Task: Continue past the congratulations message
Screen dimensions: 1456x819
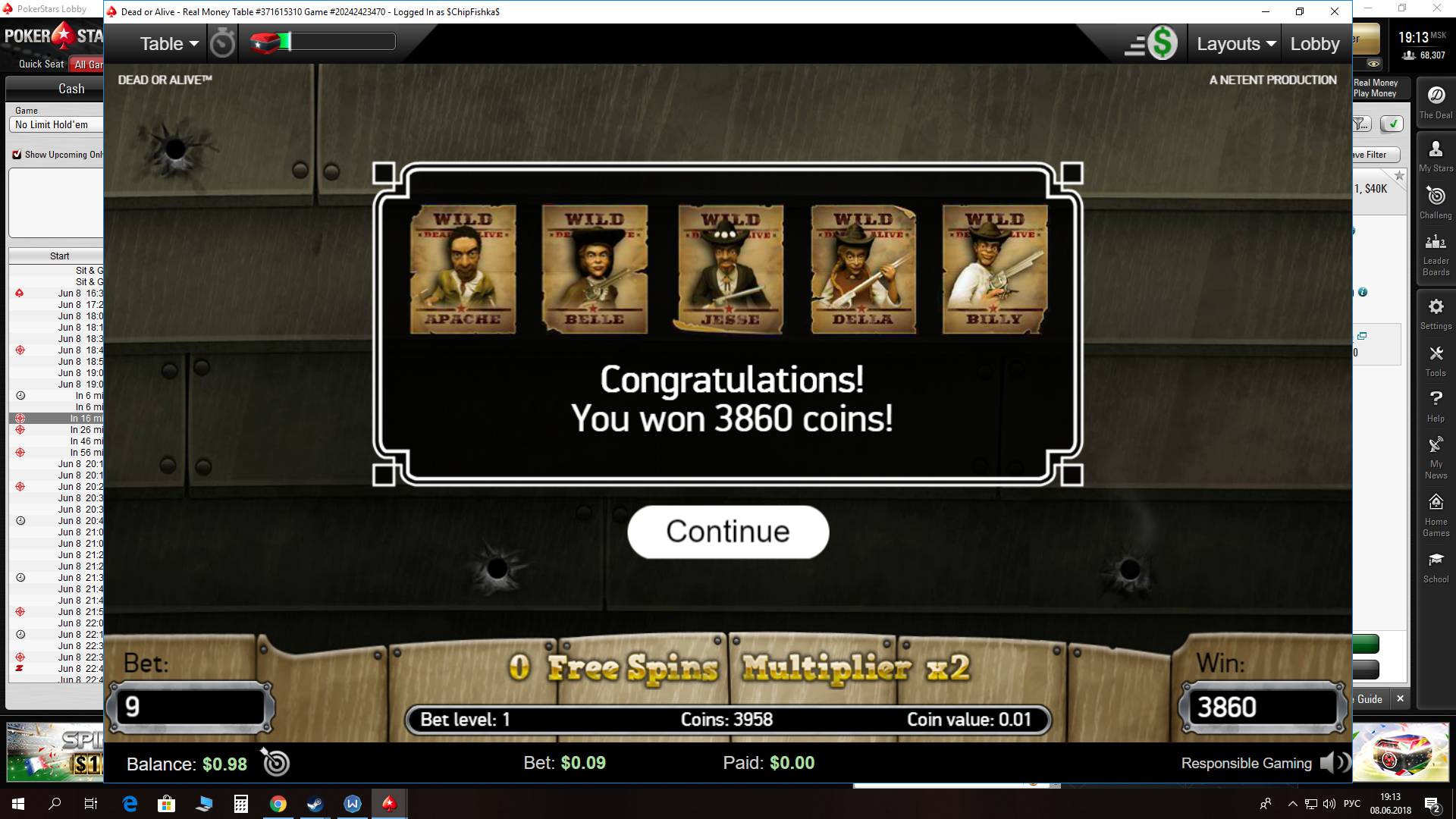Action: coord(727,532)
